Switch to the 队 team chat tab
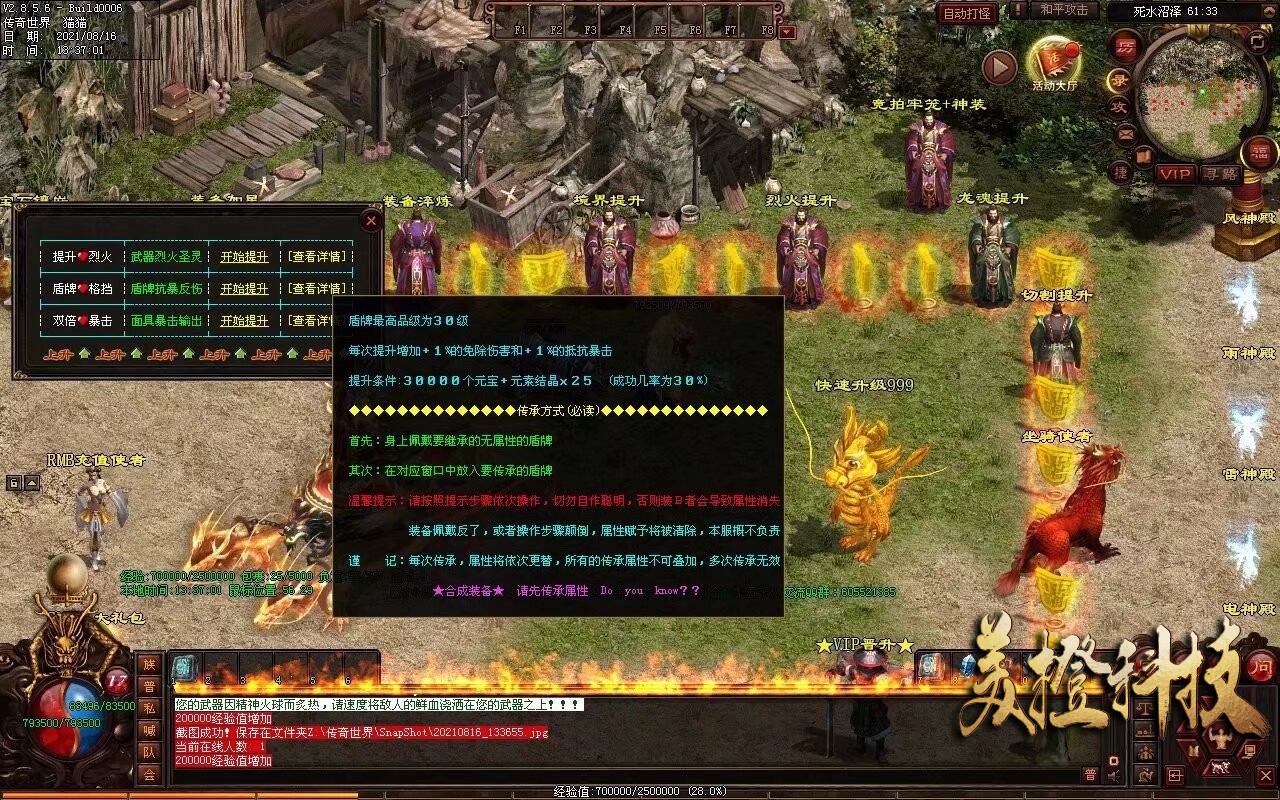The image size is (1280, 800). click(148, 752)
